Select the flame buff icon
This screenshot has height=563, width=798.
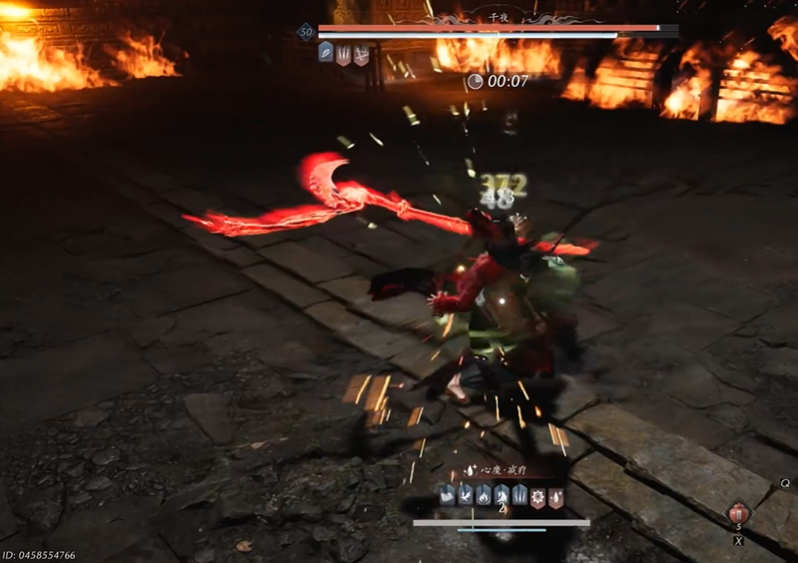(483, 493)
